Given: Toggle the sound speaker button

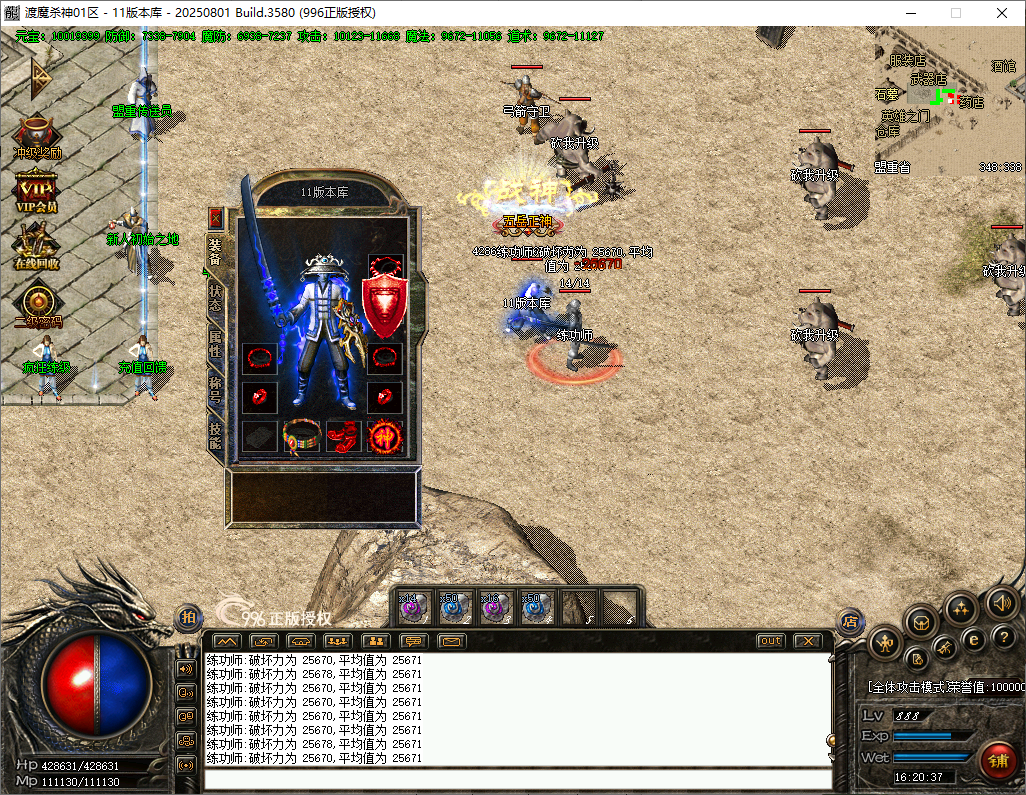Looking at the screenshot, I should click(1001, 602).
